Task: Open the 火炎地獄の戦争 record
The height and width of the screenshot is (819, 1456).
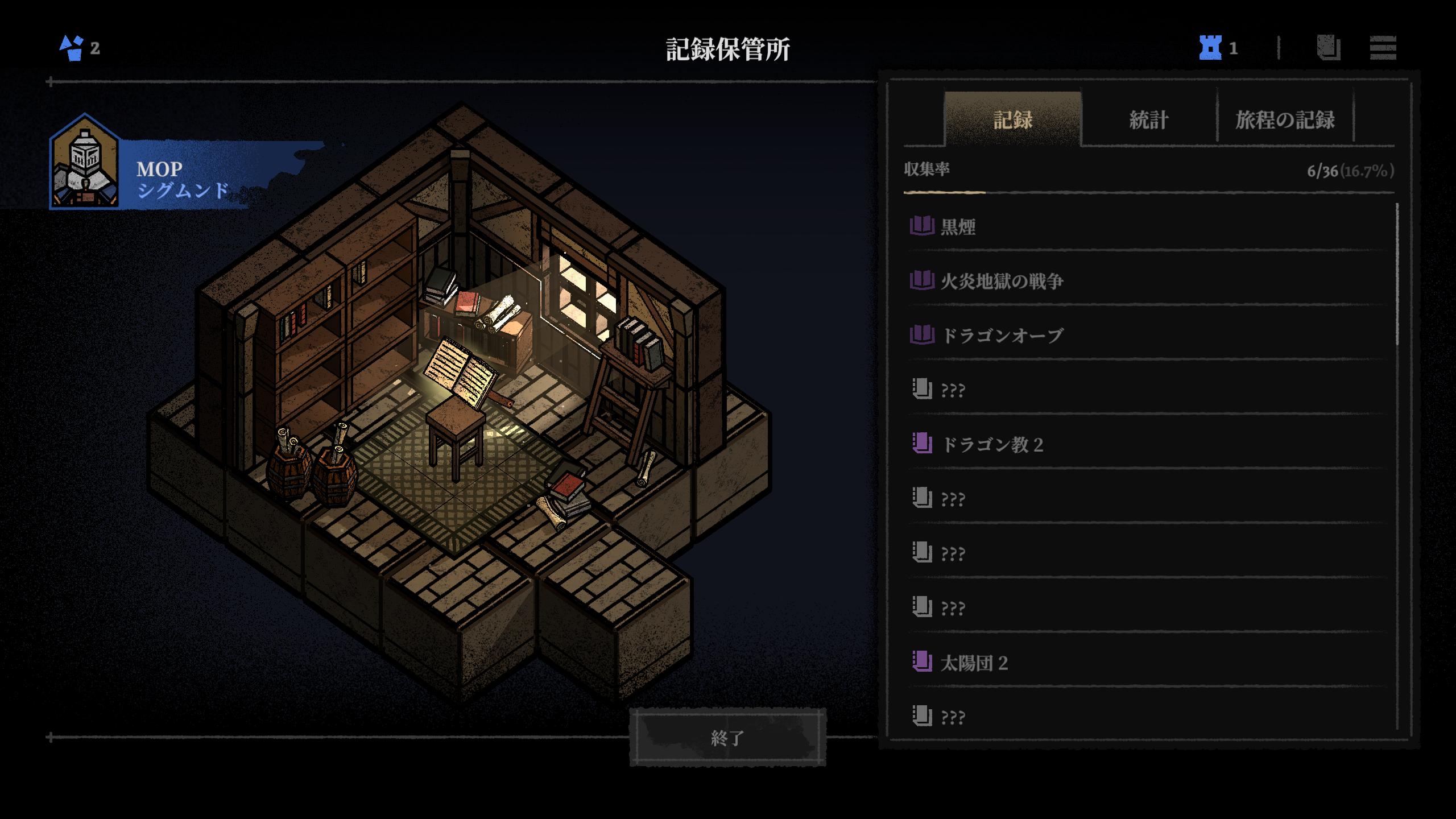Action: pyautogui.click(x=1001, y=281)
